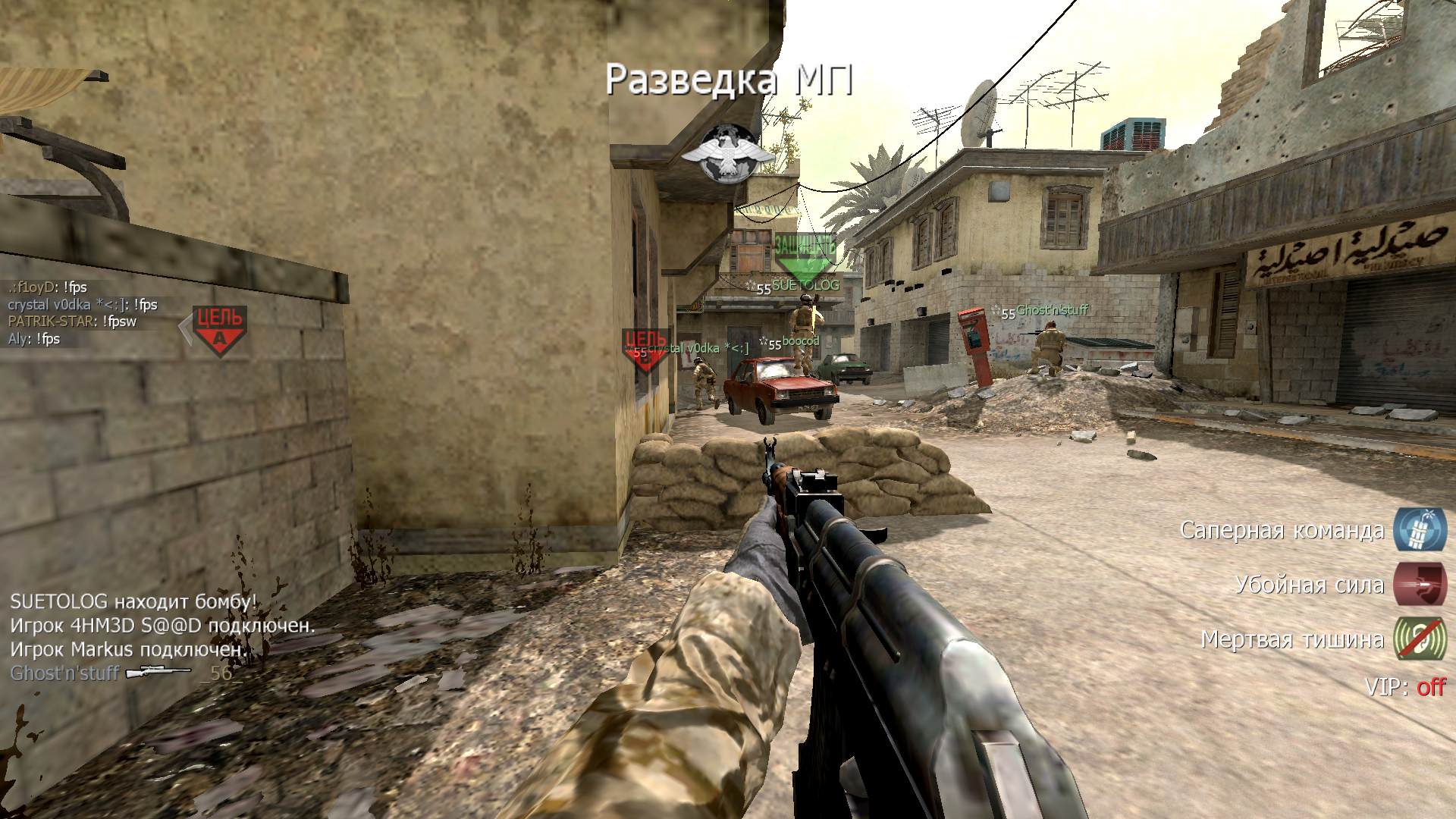
Task: Select the red Stopping Power perk icon
Action: point(1419,584)
